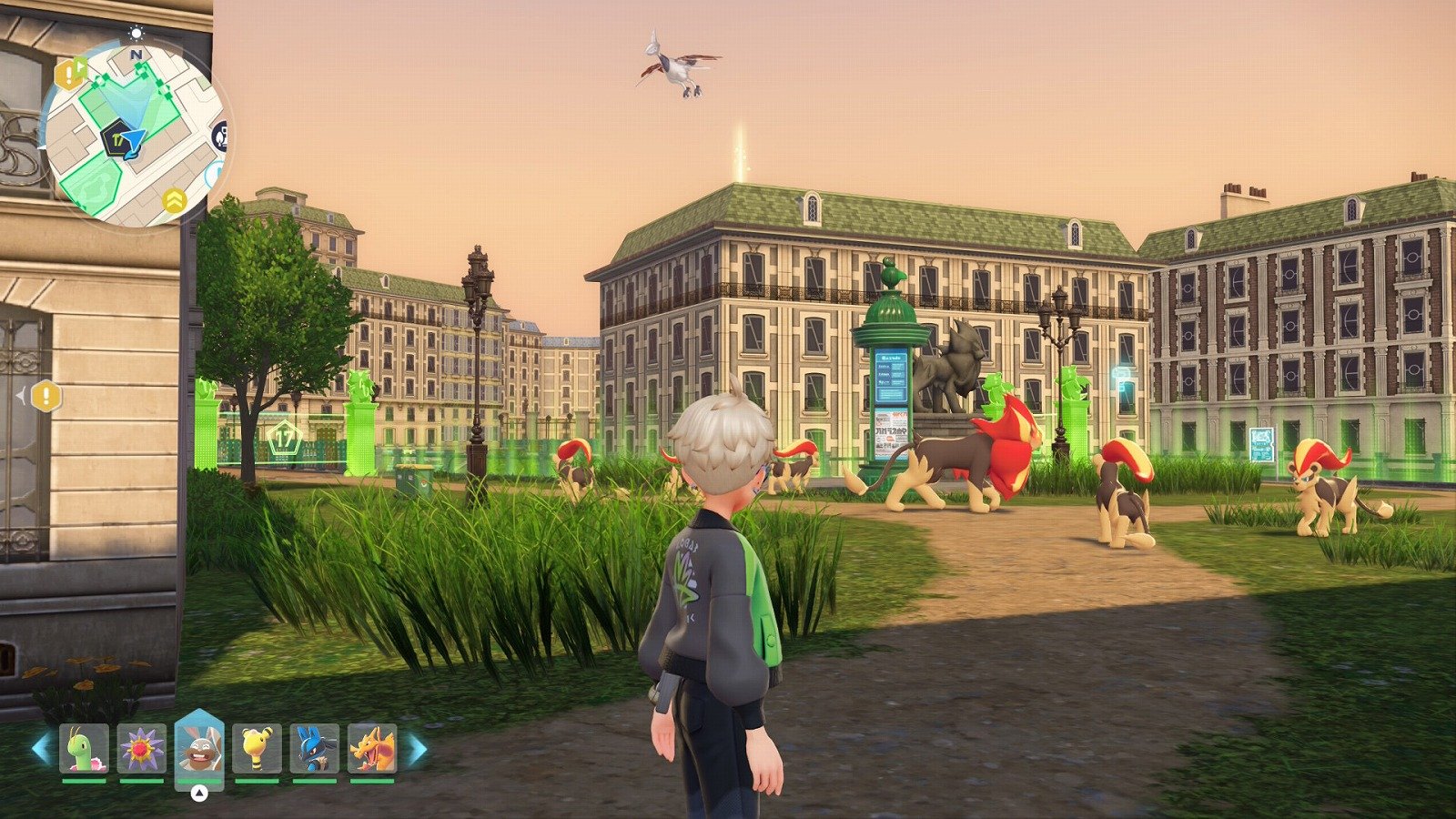Select Meganium in the party bar
The image size is (1456, 819).
pos(84,748)
